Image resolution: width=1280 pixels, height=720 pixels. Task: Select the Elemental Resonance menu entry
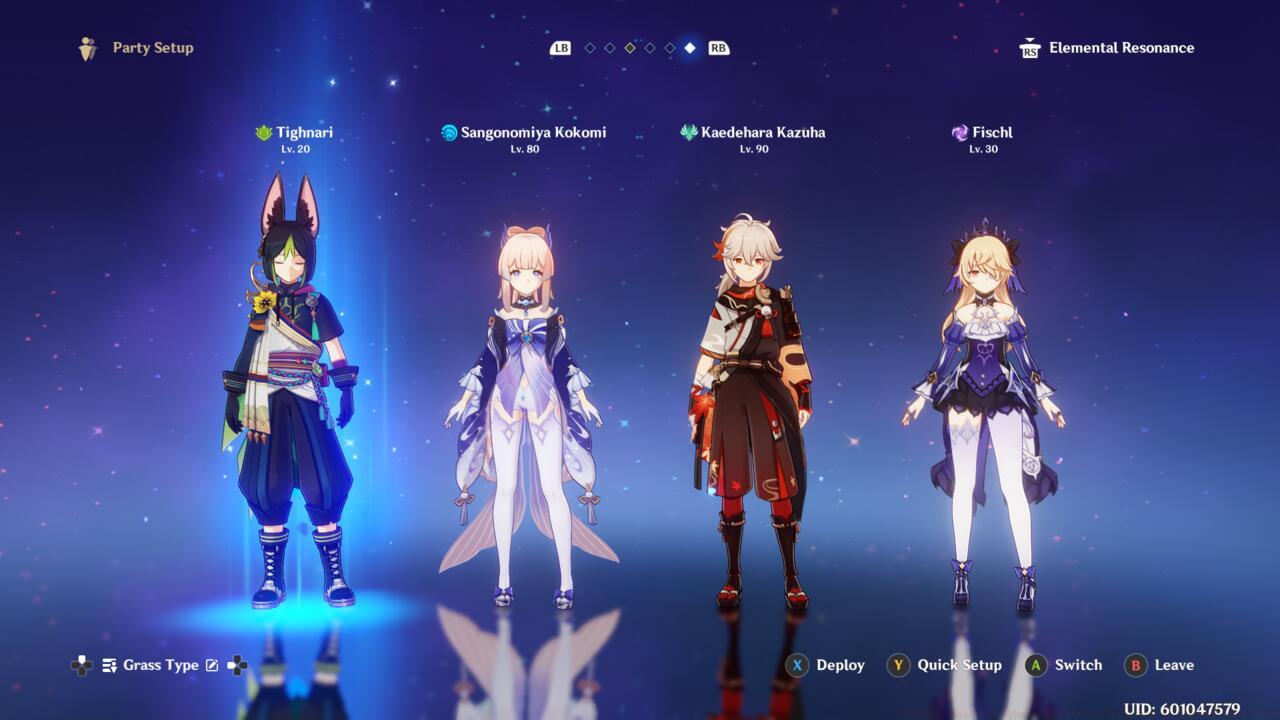point(1121,47)
